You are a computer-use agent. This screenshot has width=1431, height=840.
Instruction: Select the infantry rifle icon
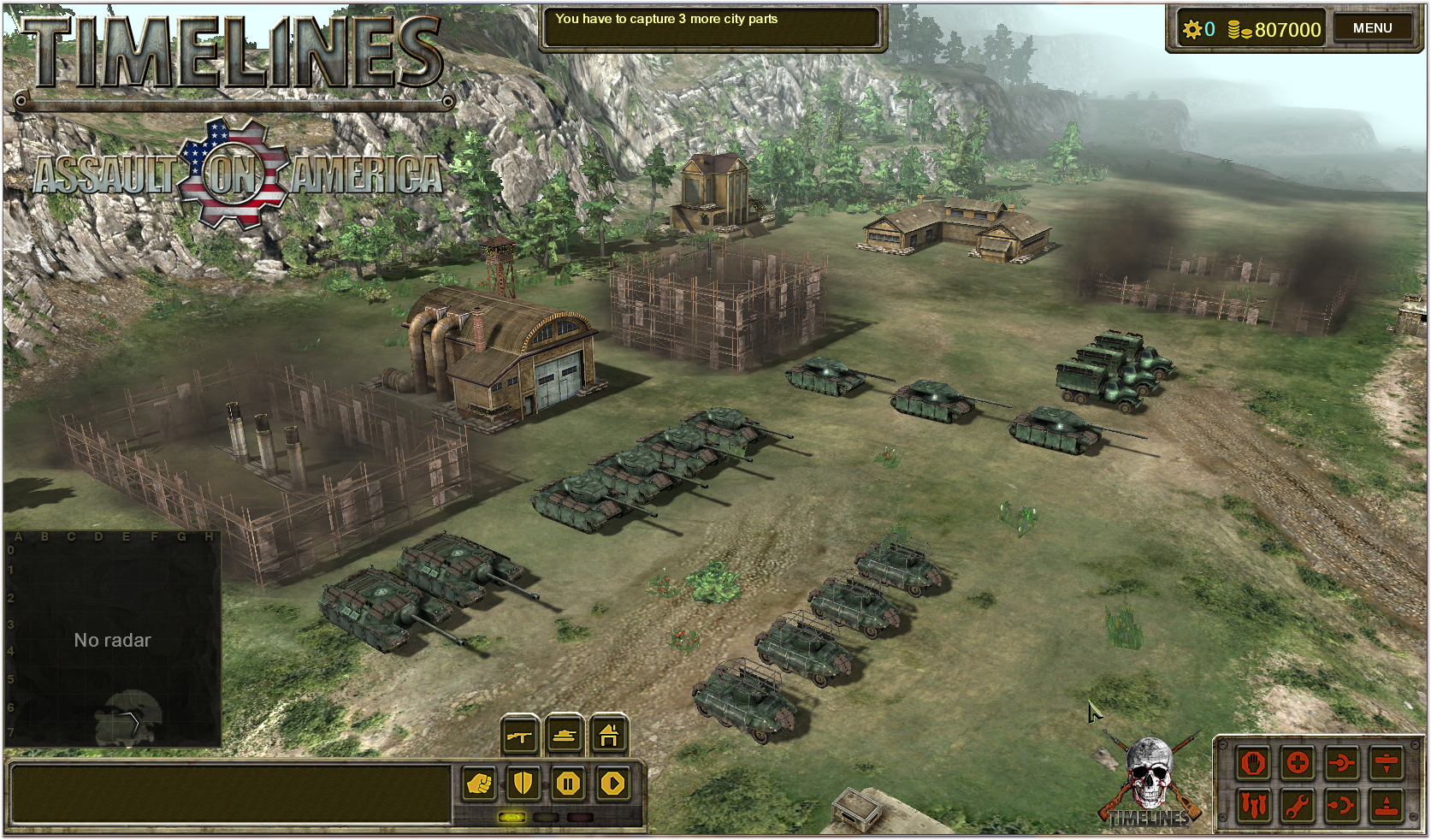pos(520,736)
